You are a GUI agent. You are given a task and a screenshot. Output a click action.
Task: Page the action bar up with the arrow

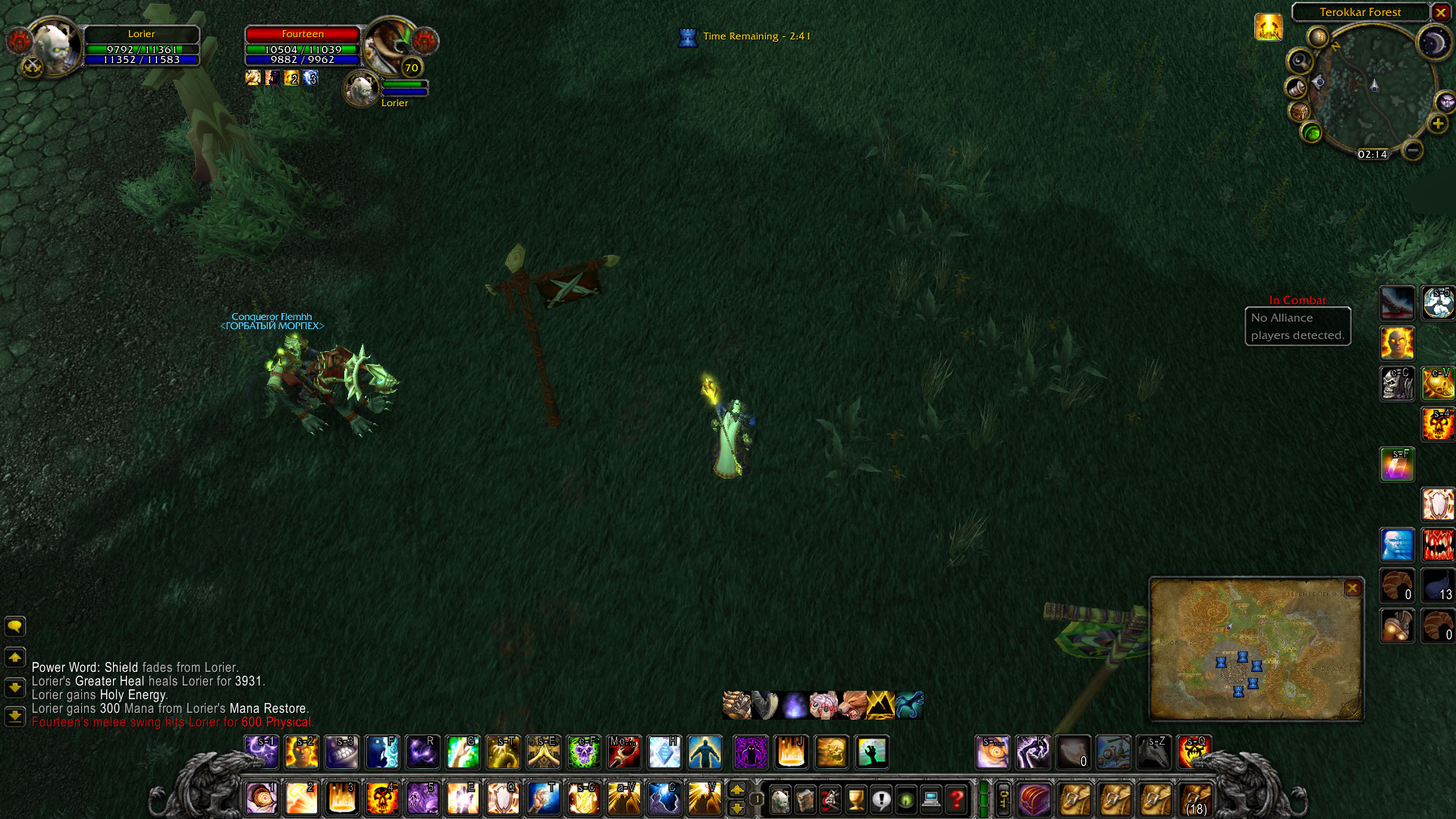(736, 790)
